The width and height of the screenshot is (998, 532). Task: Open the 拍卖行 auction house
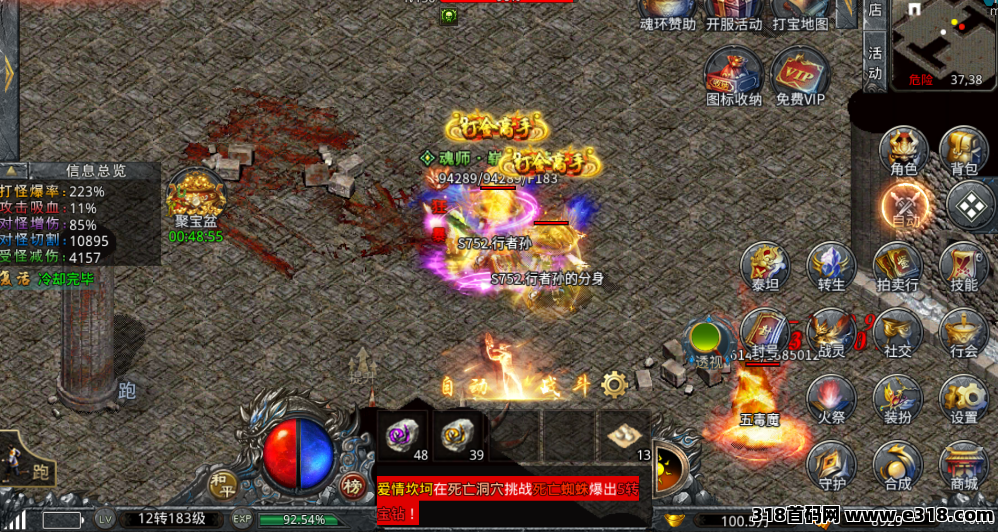(x=897, y=268)
